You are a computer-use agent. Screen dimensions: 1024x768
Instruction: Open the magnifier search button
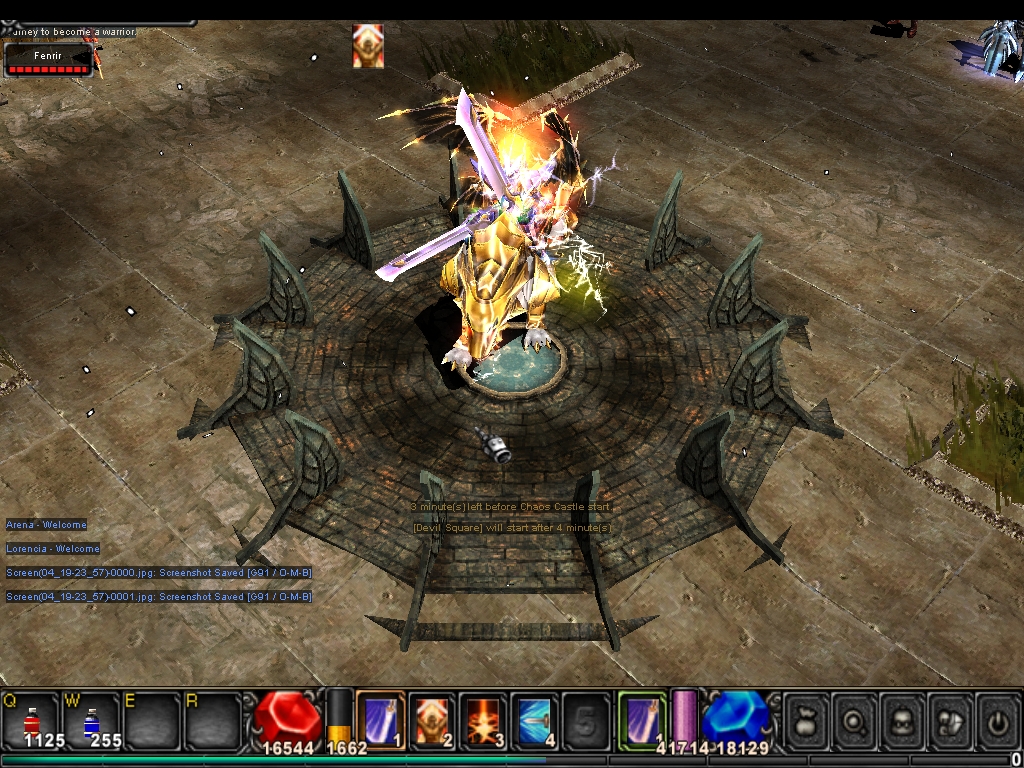pos(856,719)
